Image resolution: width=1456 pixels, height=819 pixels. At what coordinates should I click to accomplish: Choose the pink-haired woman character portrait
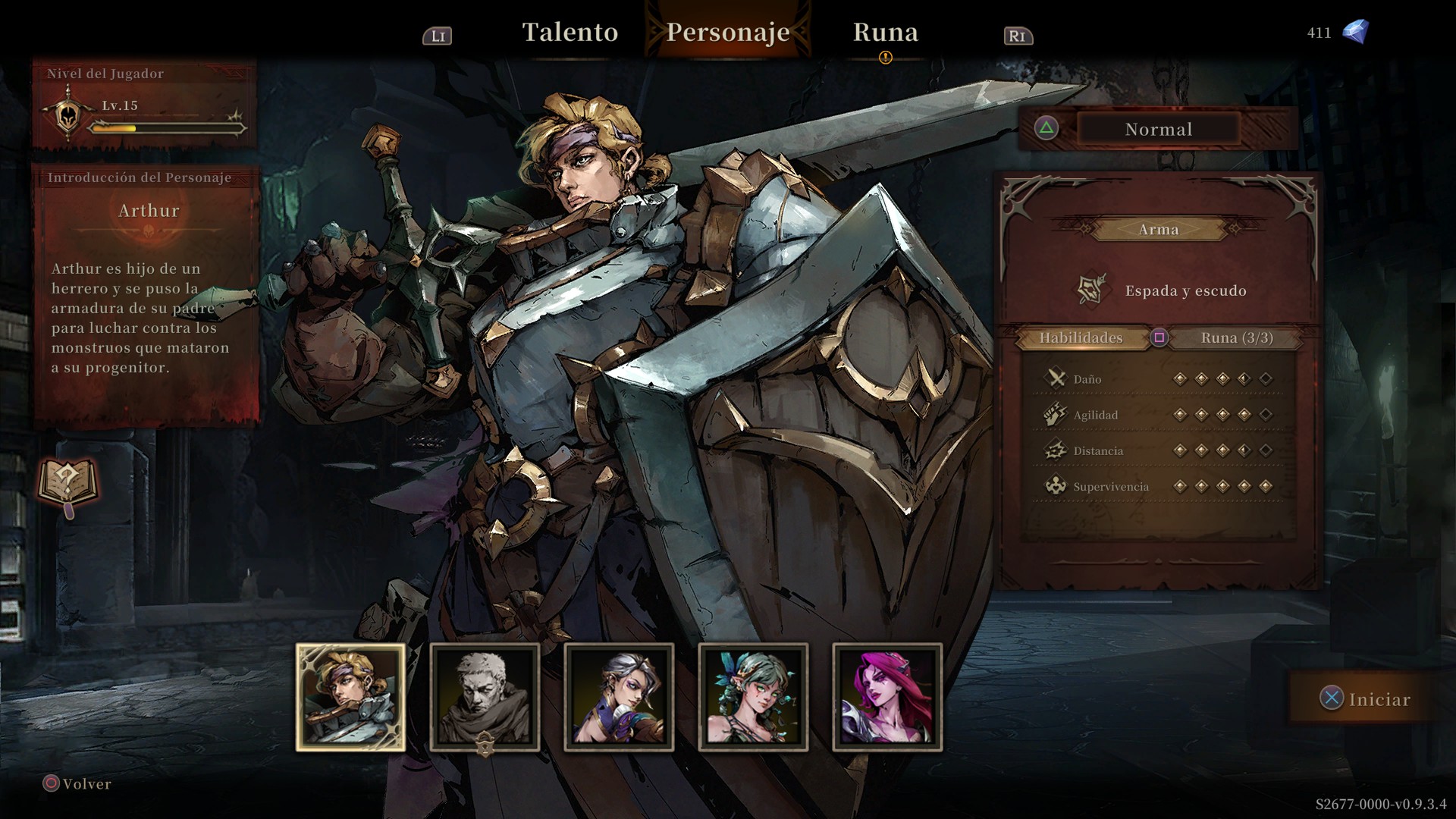coord(887,698)
